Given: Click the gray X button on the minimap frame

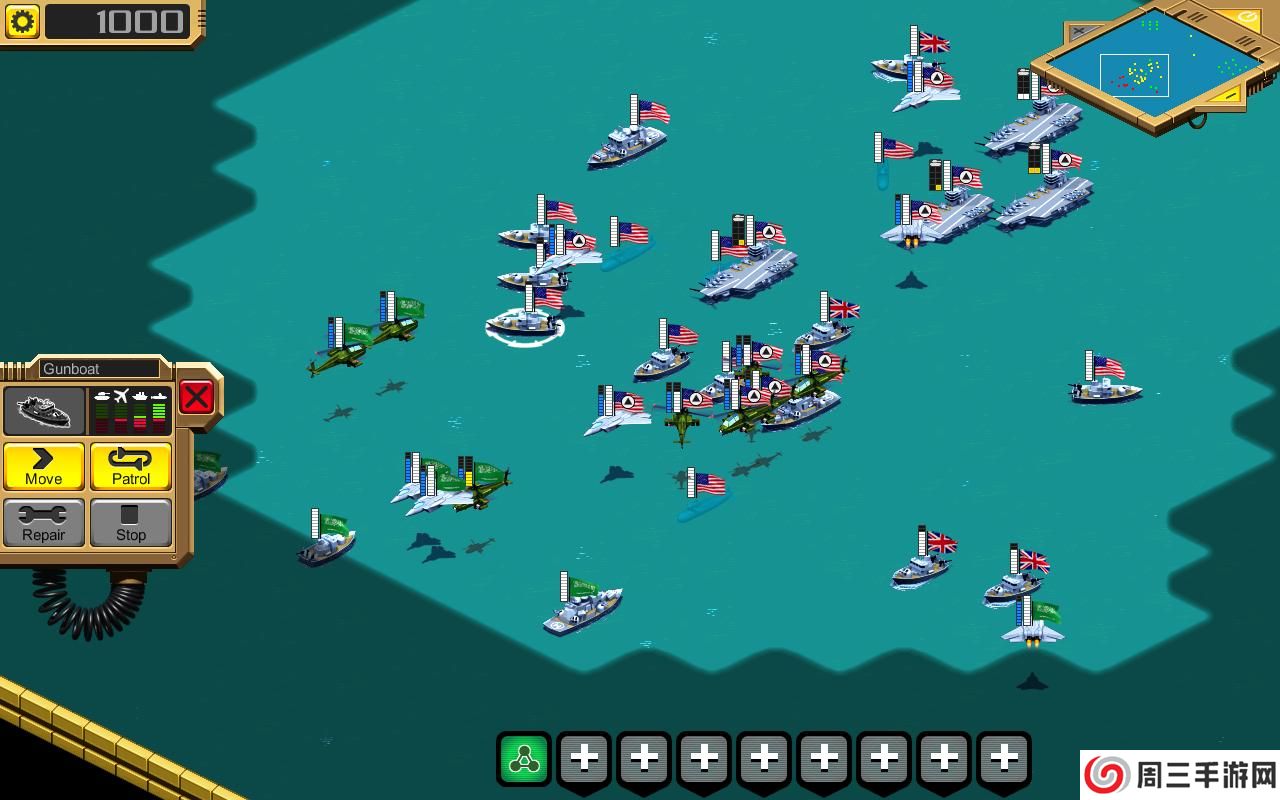Looking at the screenshot, I should 1083,32.
